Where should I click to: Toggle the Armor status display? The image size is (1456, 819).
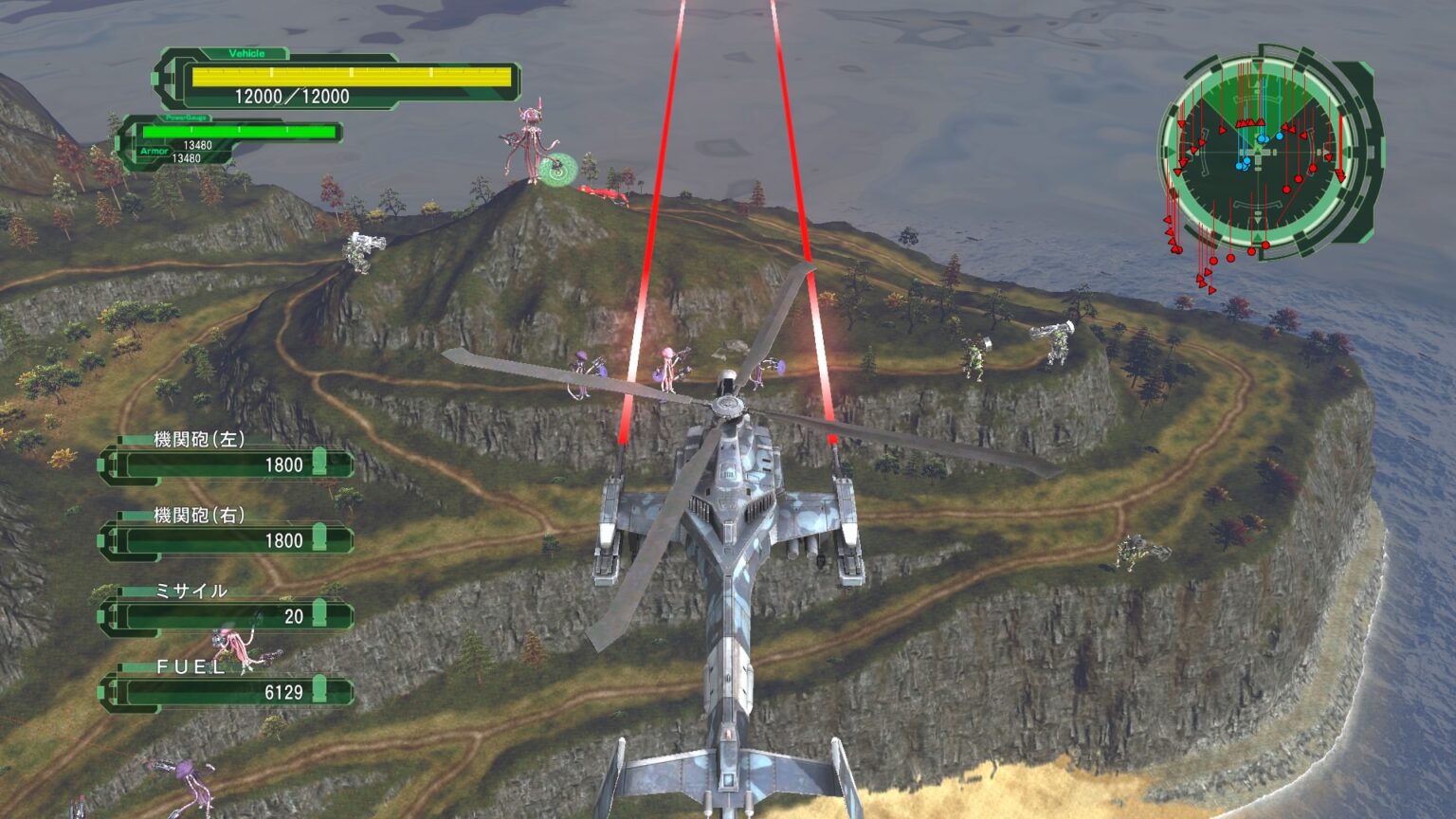coord(156,152)
